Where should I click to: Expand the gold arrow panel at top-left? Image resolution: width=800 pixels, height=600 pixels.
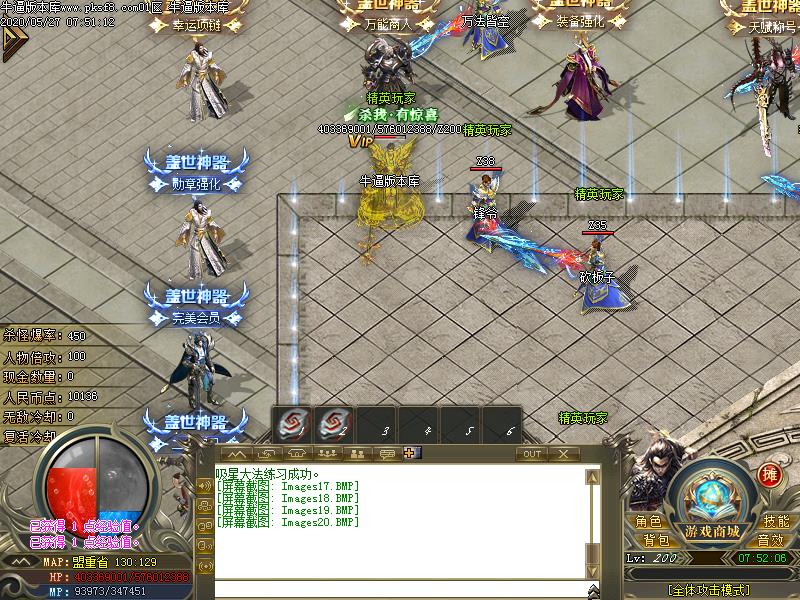12,42
